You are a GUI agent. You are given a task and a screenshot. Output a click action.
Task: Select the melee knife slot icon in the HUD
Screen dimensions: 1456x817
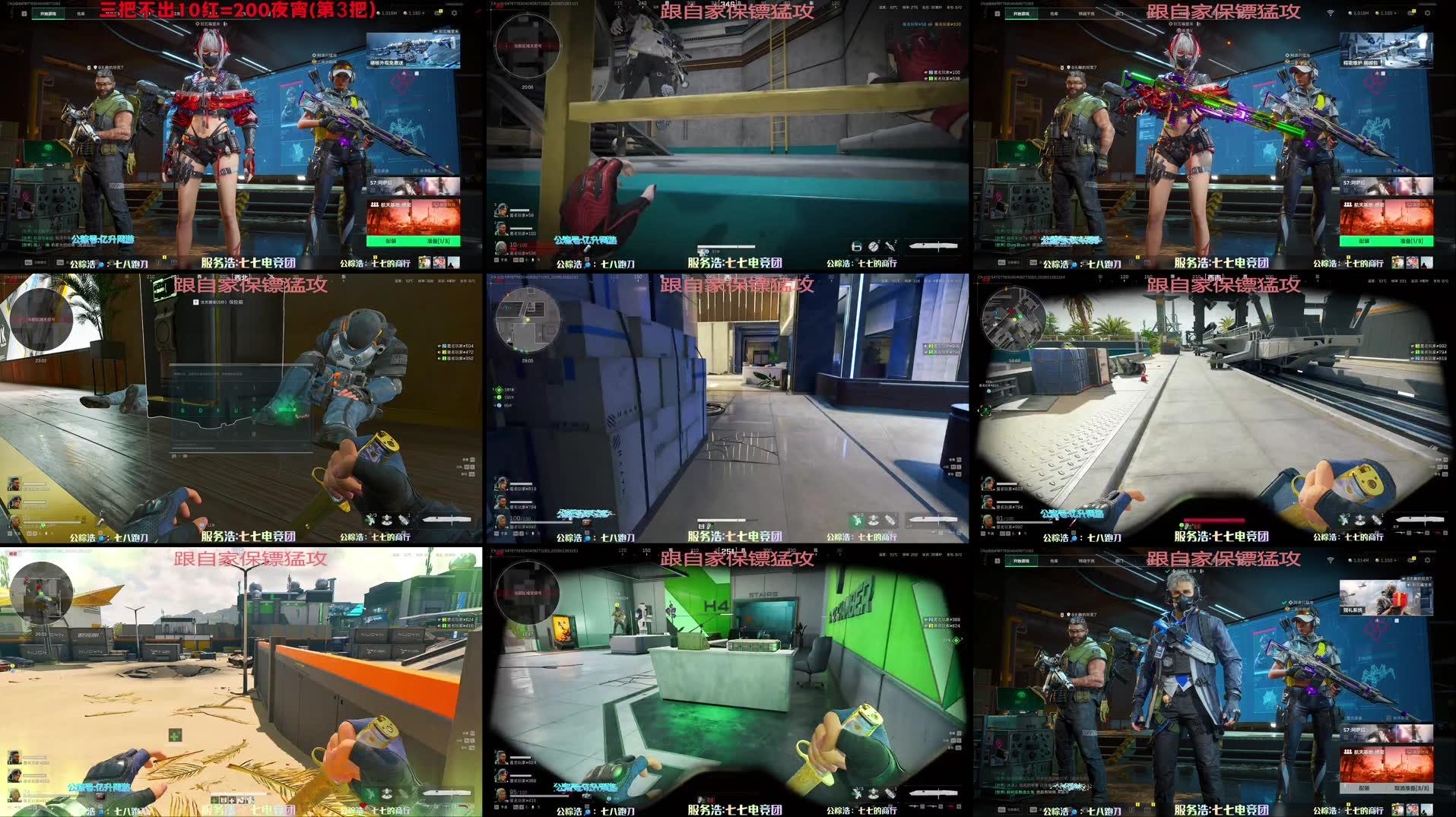pos(932,520)
